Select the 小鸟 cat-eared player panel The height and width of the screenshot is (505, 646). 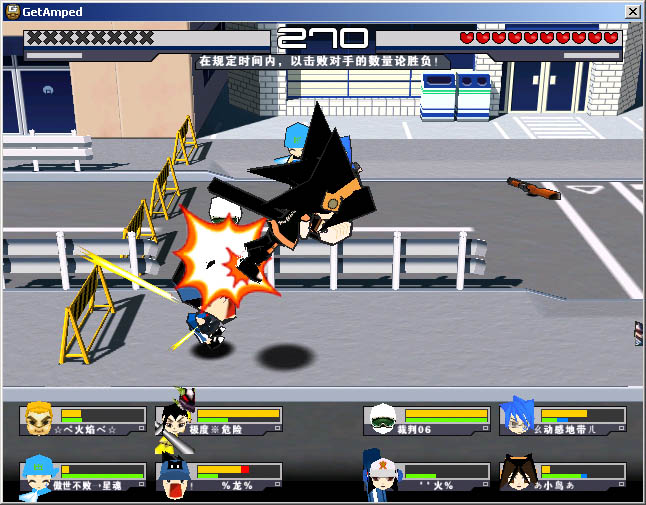coord(563,477)
